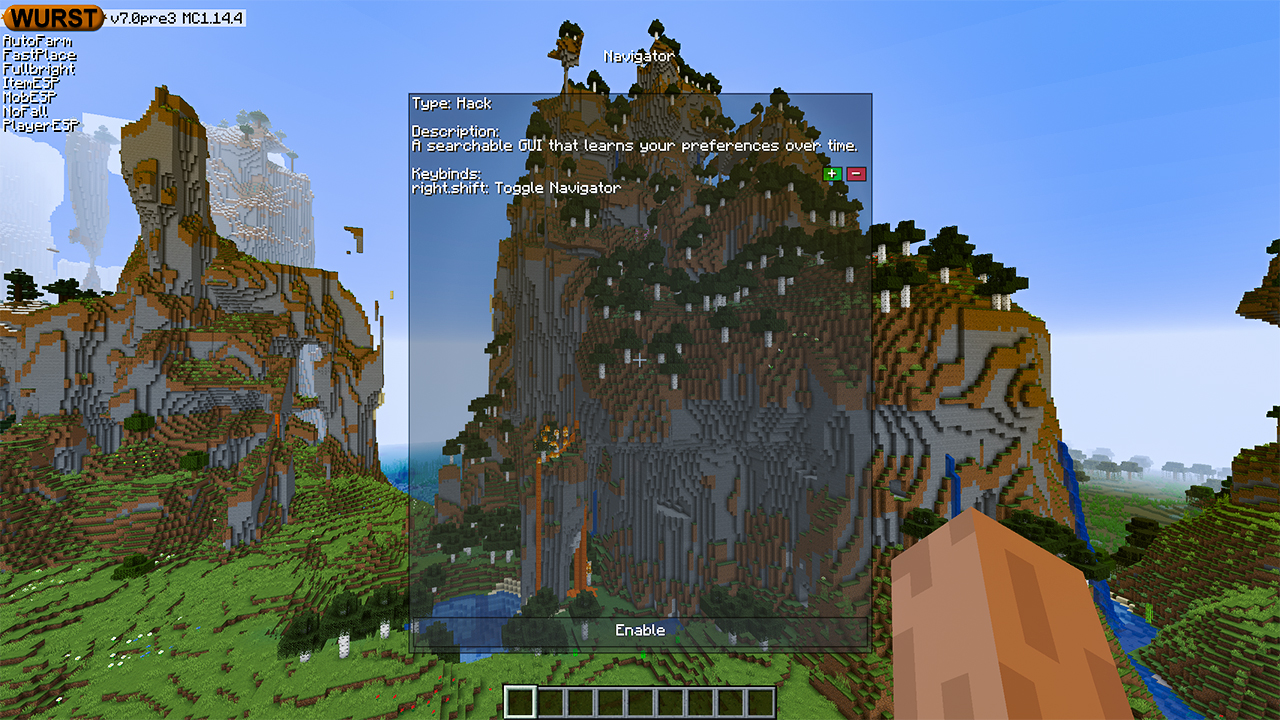Add a keybind with the green plus button

click(x=832, y=174)
